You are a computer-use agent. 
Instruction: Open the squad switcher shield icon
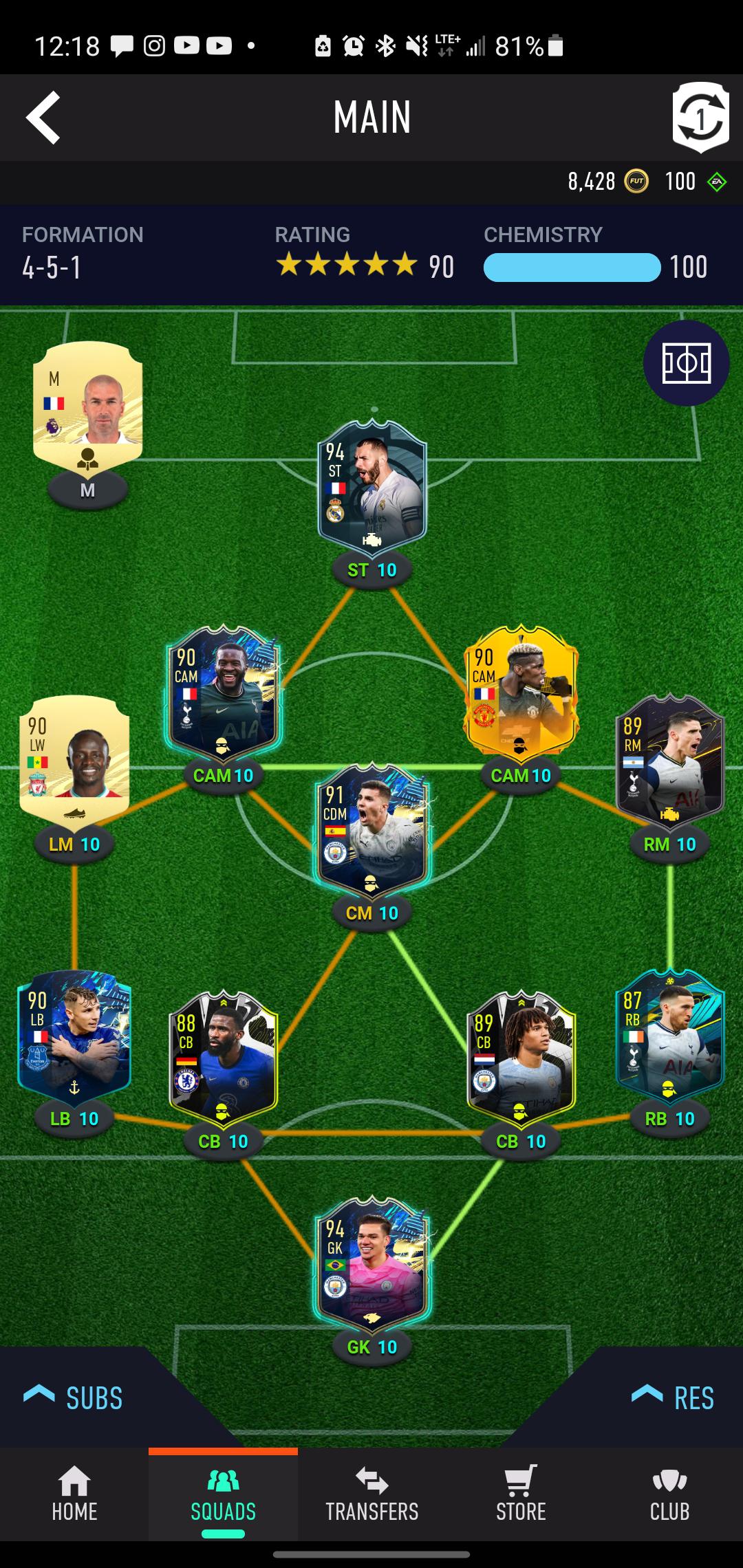tap(700, 118)
